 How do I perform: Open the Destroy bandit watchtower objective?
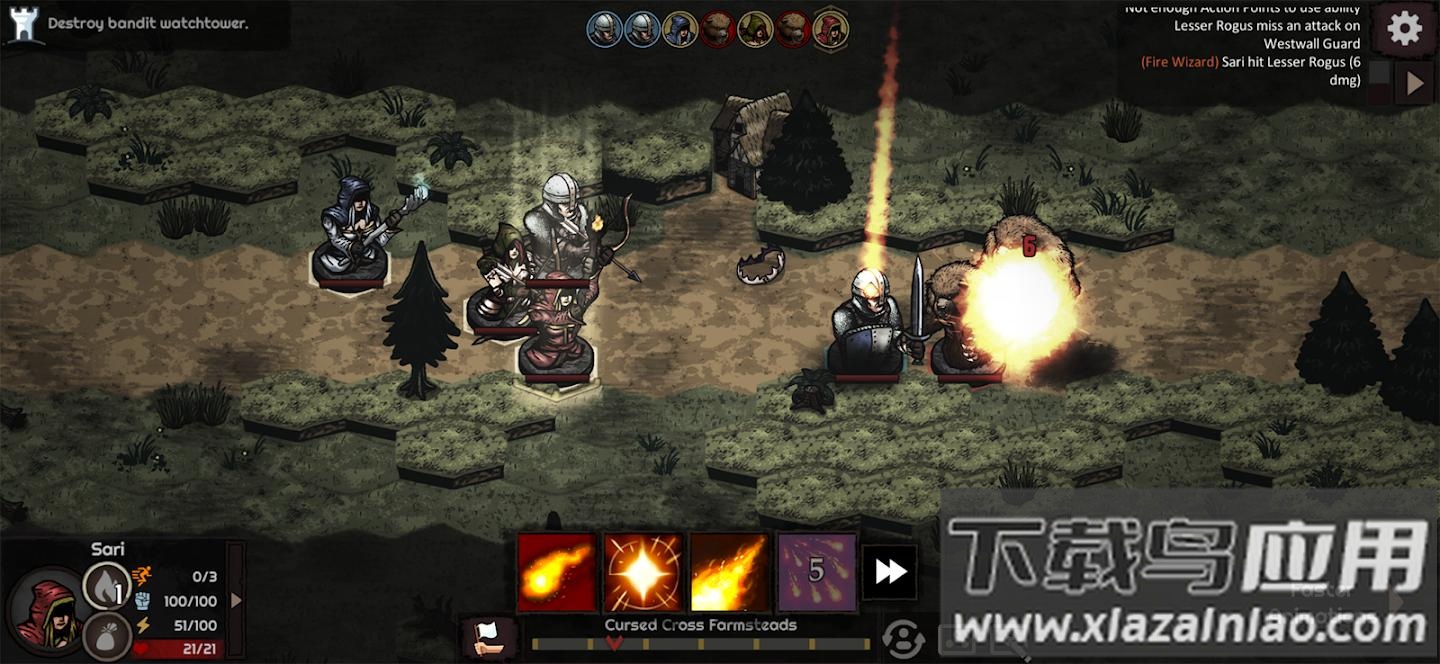point(148,23)
